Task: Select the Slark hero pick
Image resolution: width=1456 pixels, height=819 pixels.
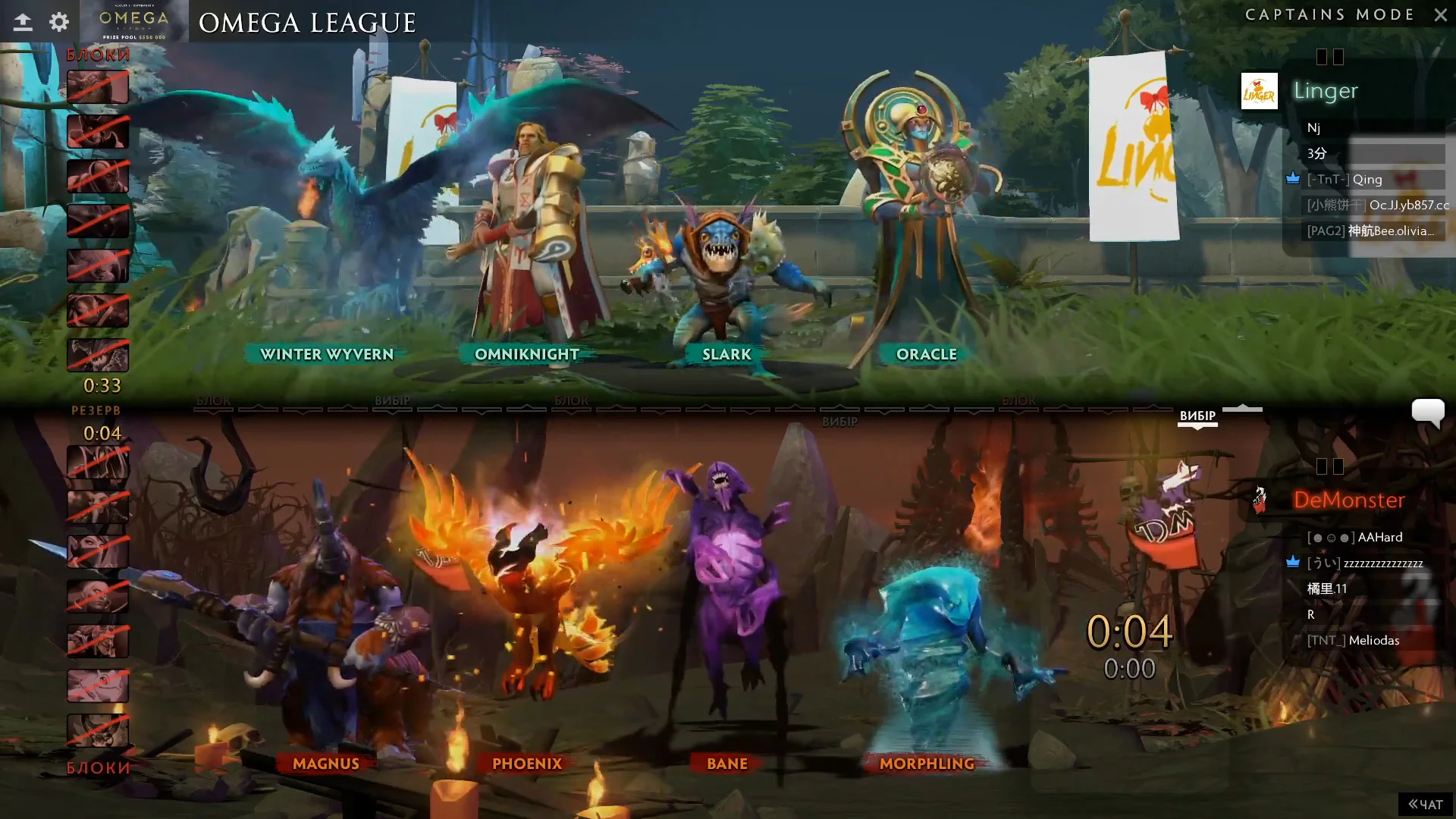Action: coord(726,354)
